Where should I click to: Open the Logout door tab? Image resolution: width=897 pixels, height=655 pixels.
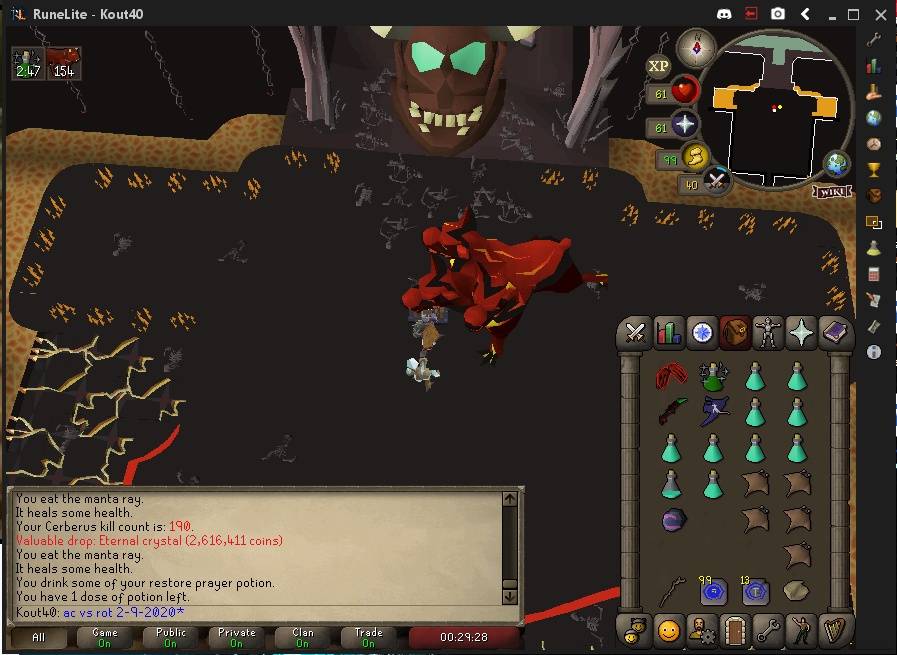735,631
